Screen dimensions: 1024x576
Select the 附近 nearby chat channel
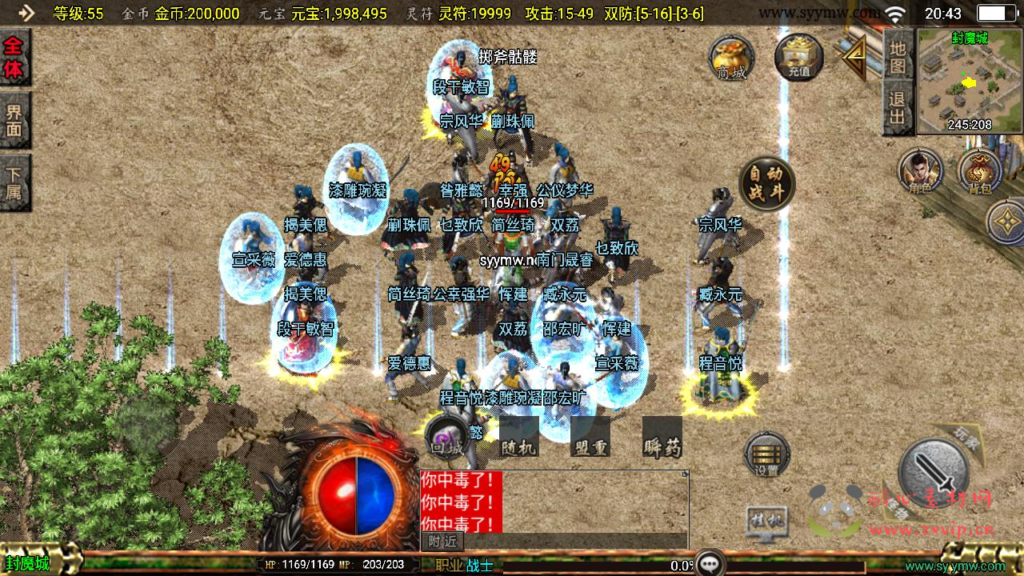pyautogui.click(x=441, y=541)
